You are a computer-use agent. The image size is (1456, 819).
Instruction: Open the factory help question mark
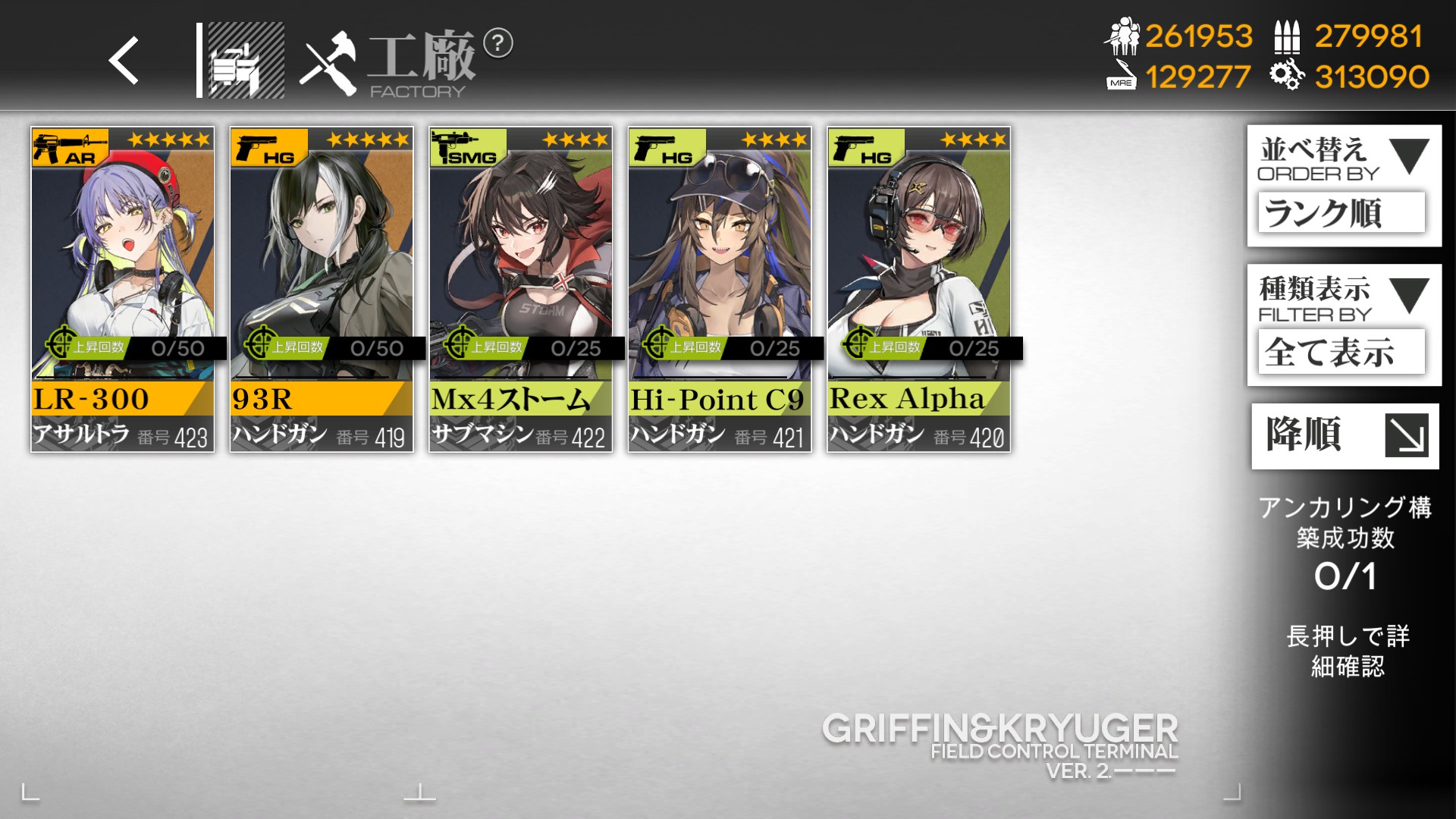(498, 43)
